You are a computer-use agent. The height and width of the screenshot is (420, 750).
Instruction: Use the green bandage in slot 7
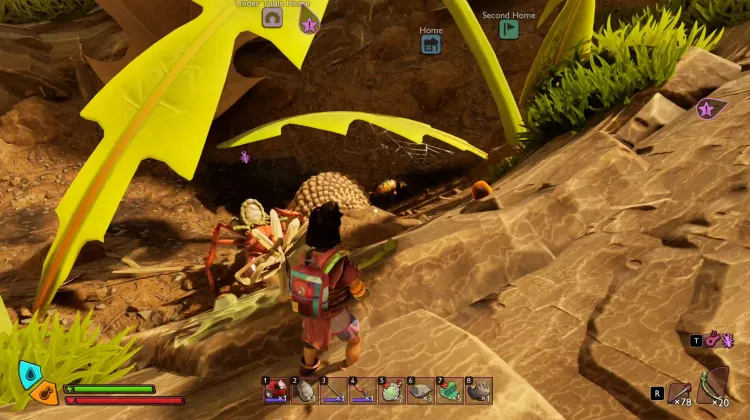click(449, 390)
